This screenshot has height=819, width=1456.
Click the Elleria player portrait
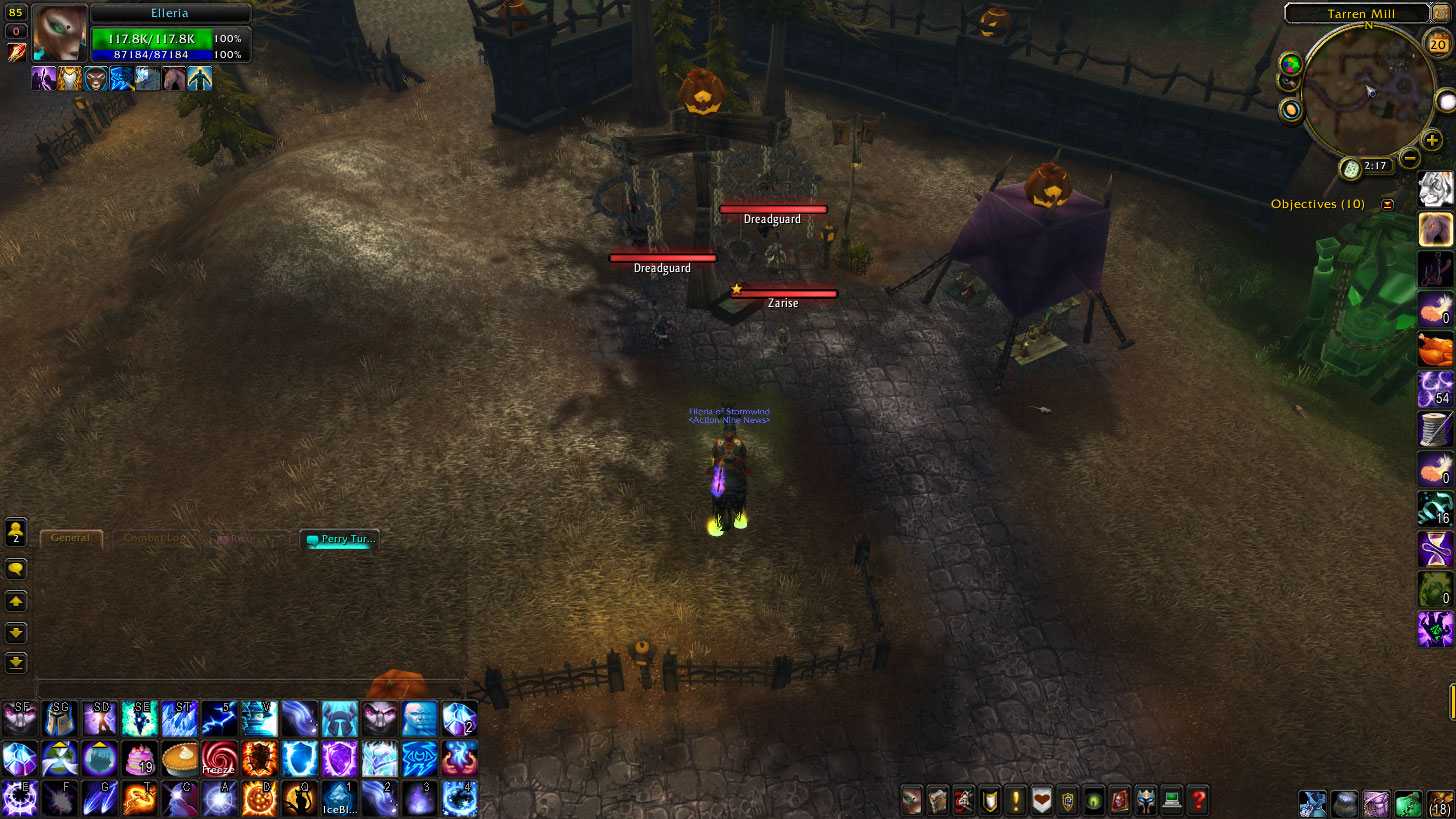coord(59,33)
